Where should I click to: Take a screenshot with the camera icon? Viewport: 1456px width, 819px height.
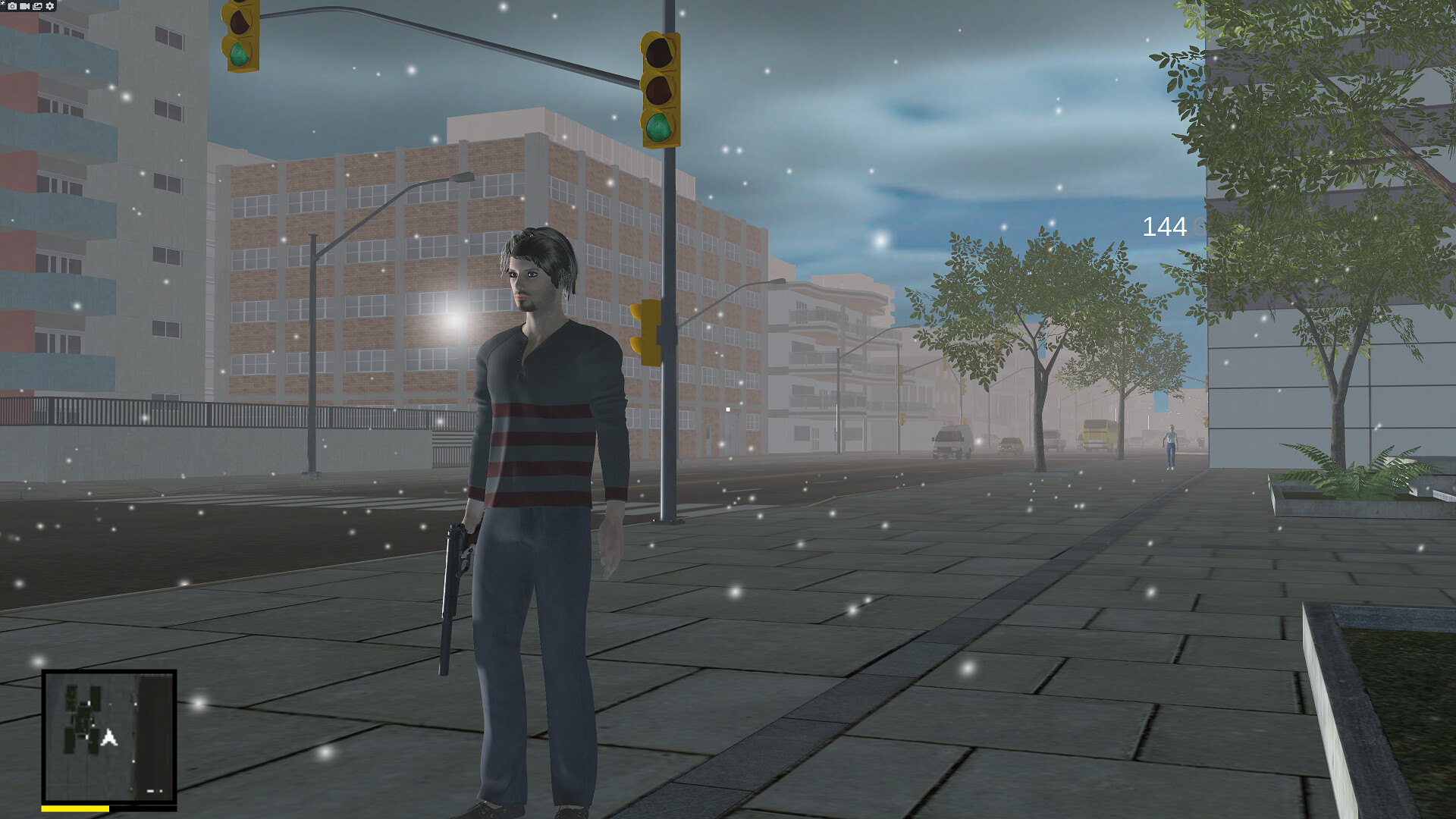(12, 5)
